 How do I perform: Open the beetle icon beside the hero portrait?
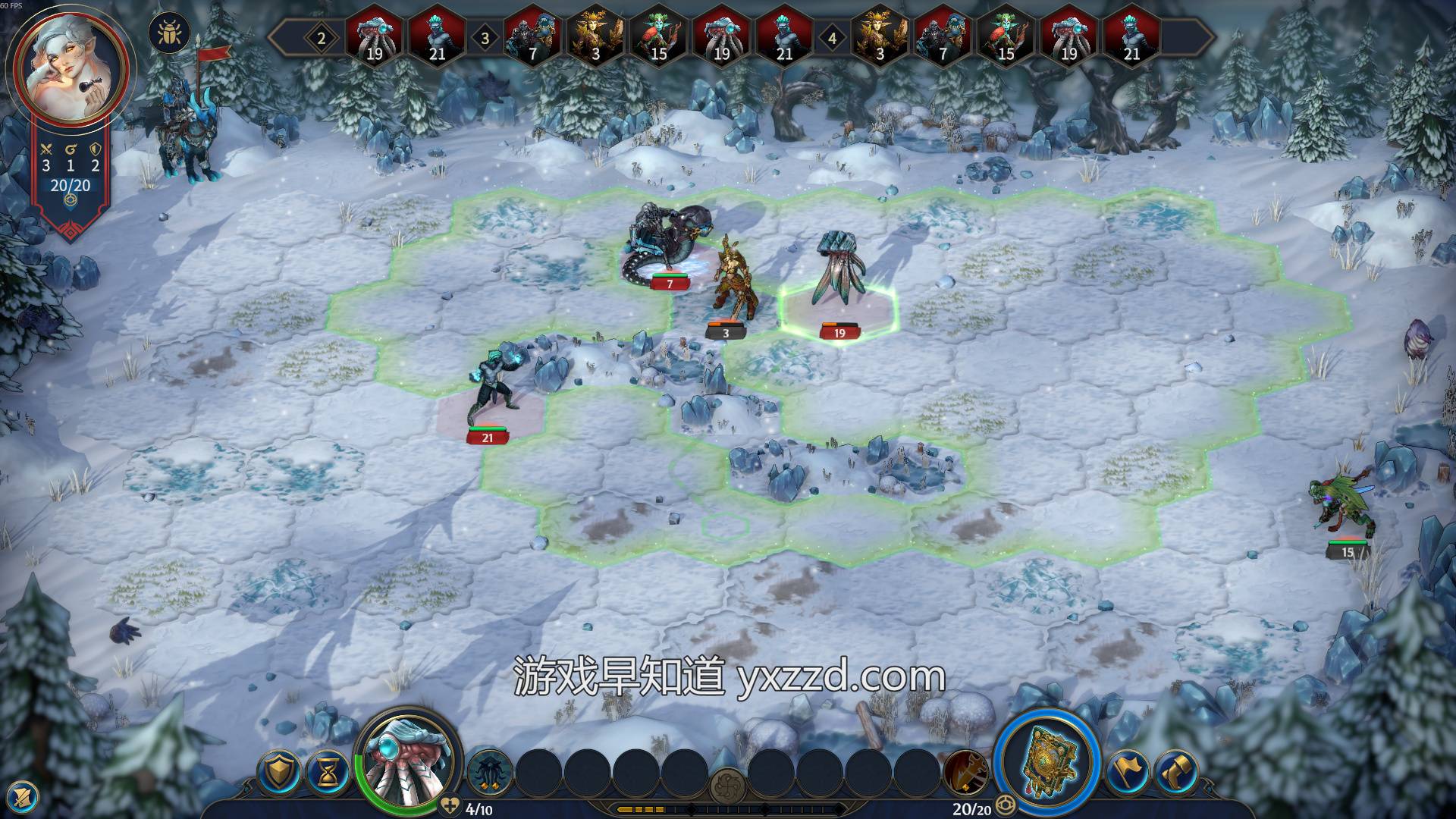point(169,34)
